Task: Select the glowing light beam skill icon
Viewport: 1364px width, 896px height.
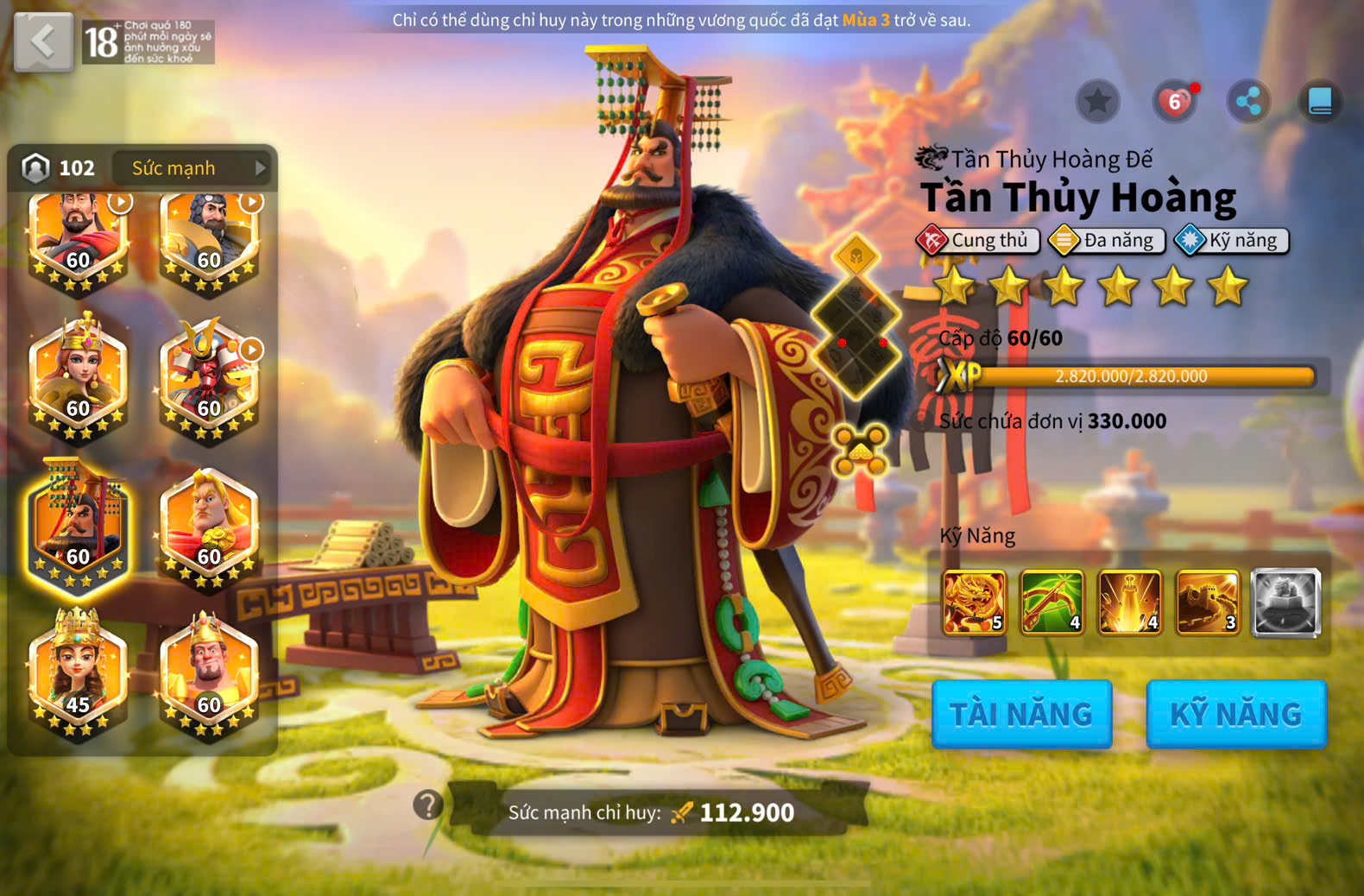Action: 1129,602
